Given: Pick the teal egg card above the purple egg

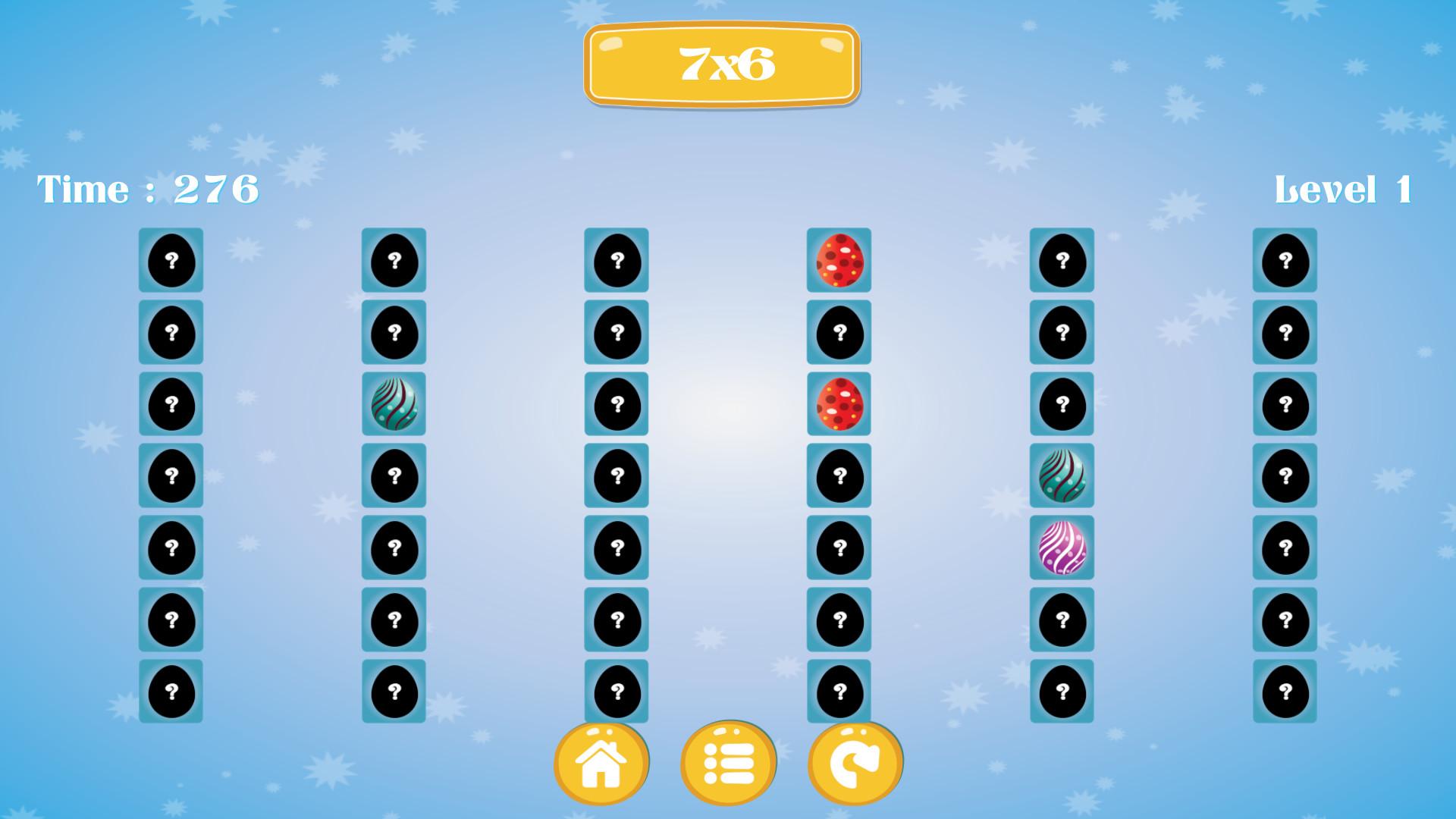Looking at the screenshot, I should pyautogui.click(x=1062, y=475).
